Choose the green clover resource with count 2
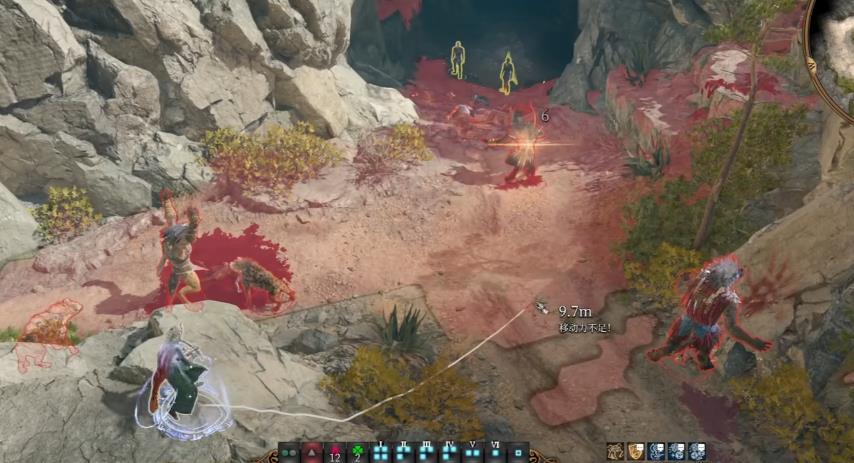 (x=358, y=453)
